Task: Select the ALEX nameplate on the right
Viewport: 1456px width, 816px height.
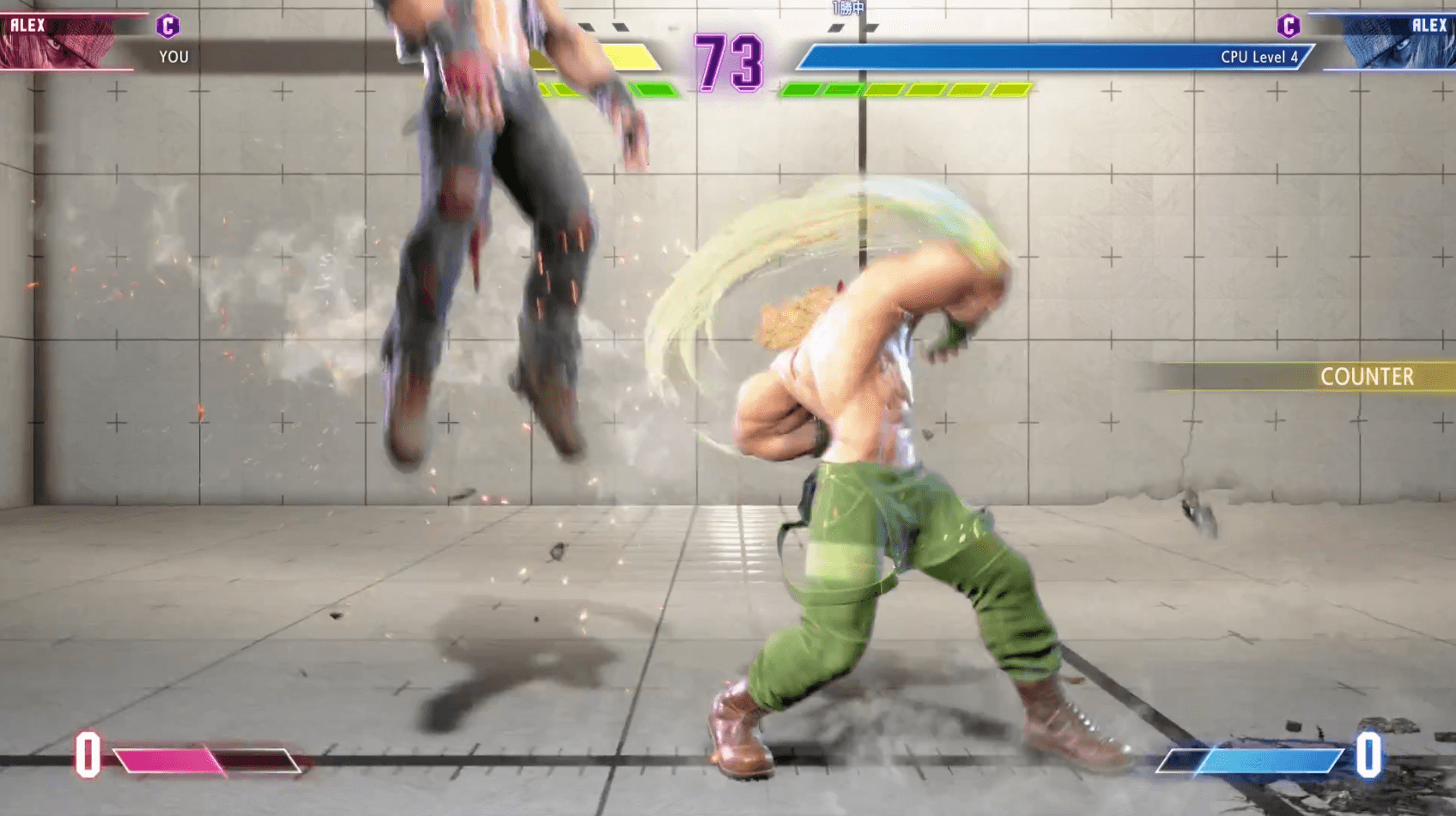Action: 1432,25
